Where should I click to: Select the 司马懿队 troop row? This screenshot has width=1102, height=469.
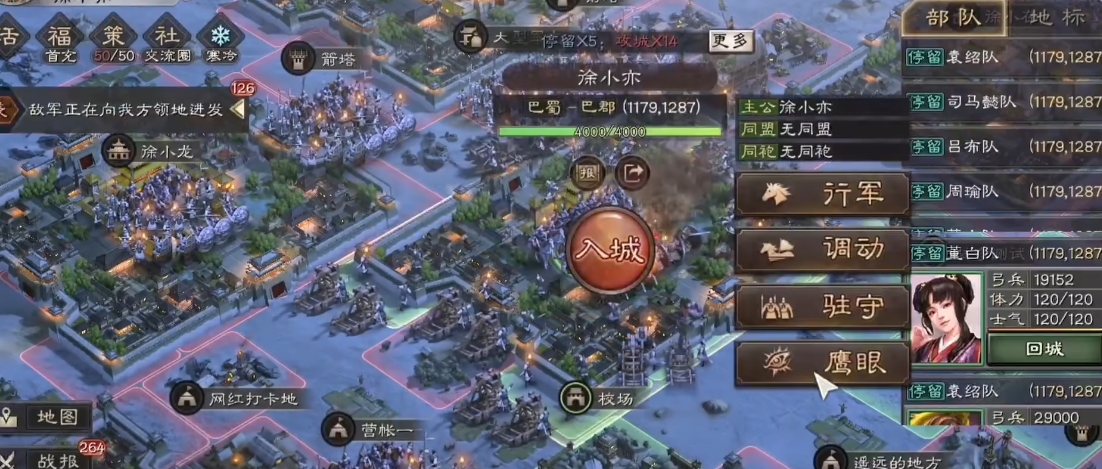(x=1002, y=101)
